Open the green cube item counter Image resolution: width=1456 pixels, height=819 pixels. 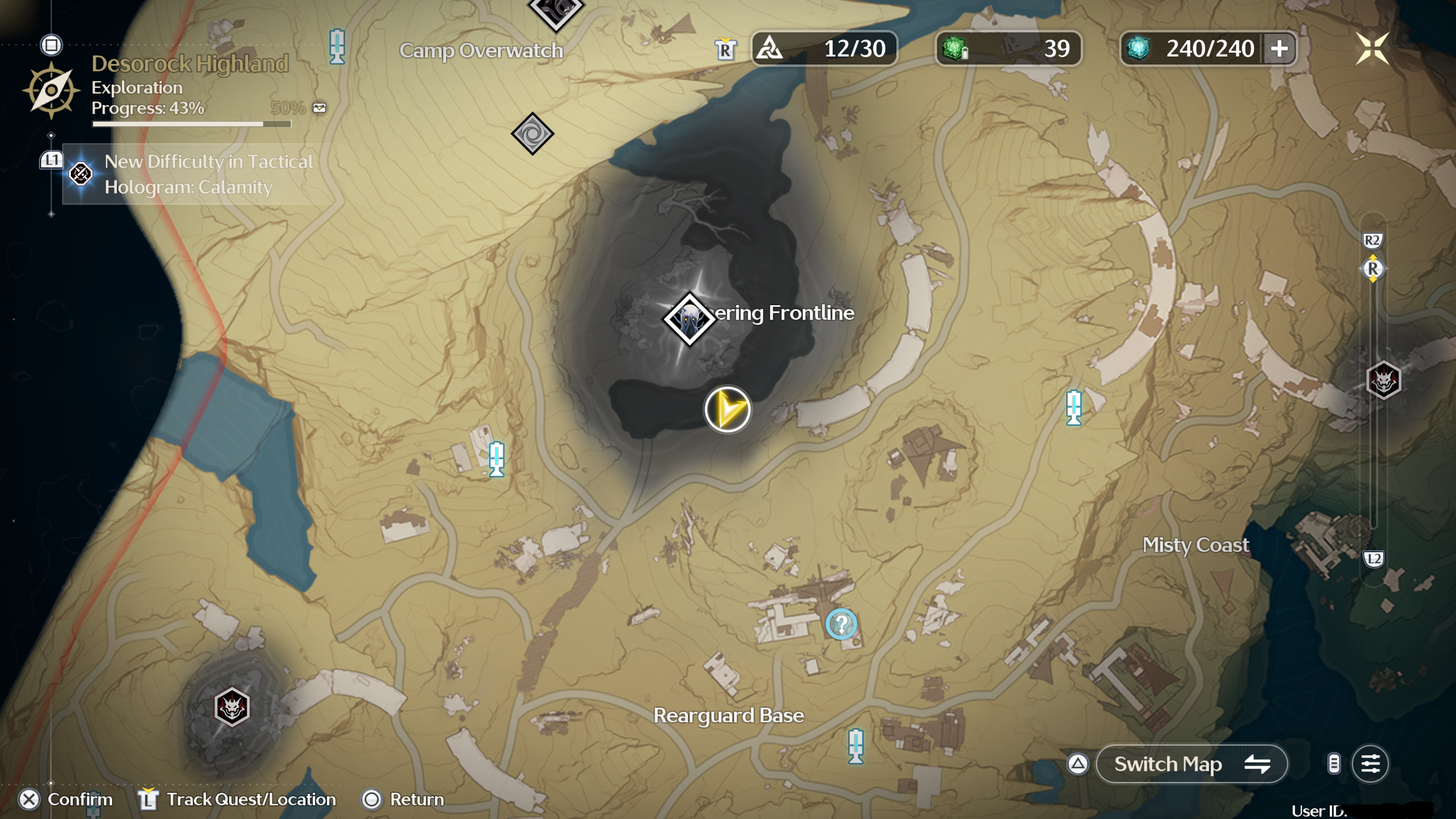(1008, 49)
